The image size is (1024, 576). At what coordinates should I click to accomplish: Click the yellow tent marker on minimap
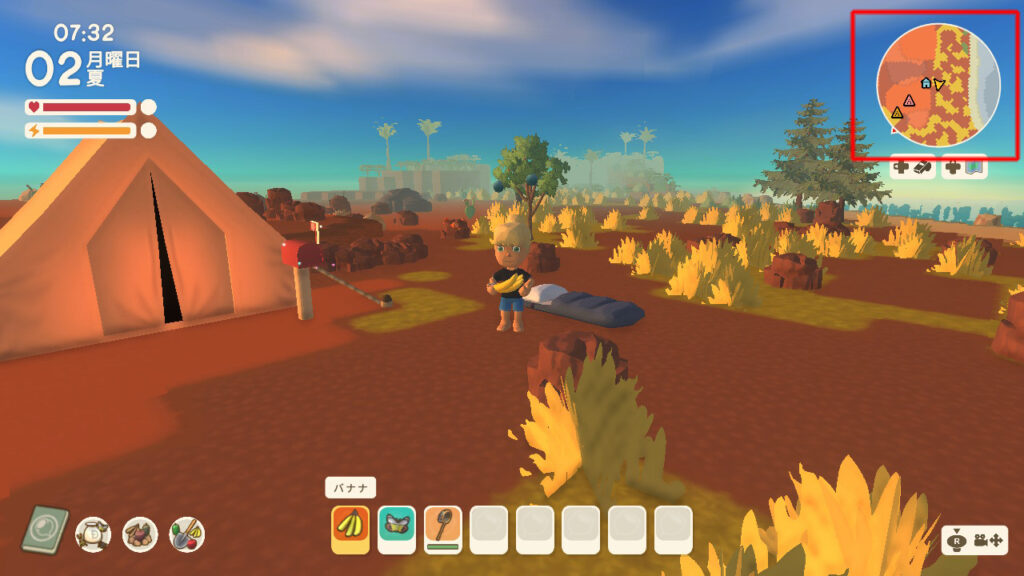(896, 113)
